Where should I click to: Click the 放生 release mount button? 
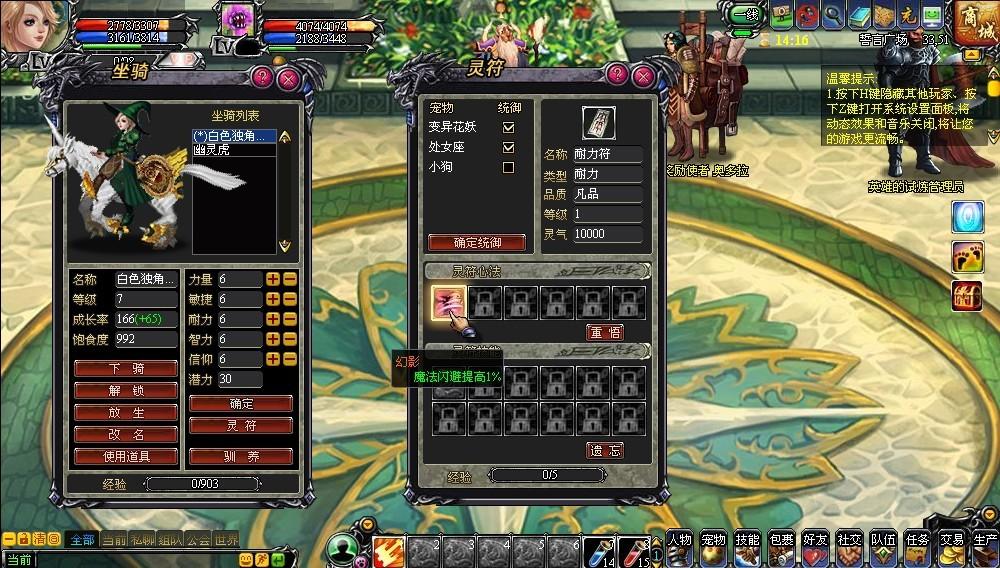click(126, 412)
